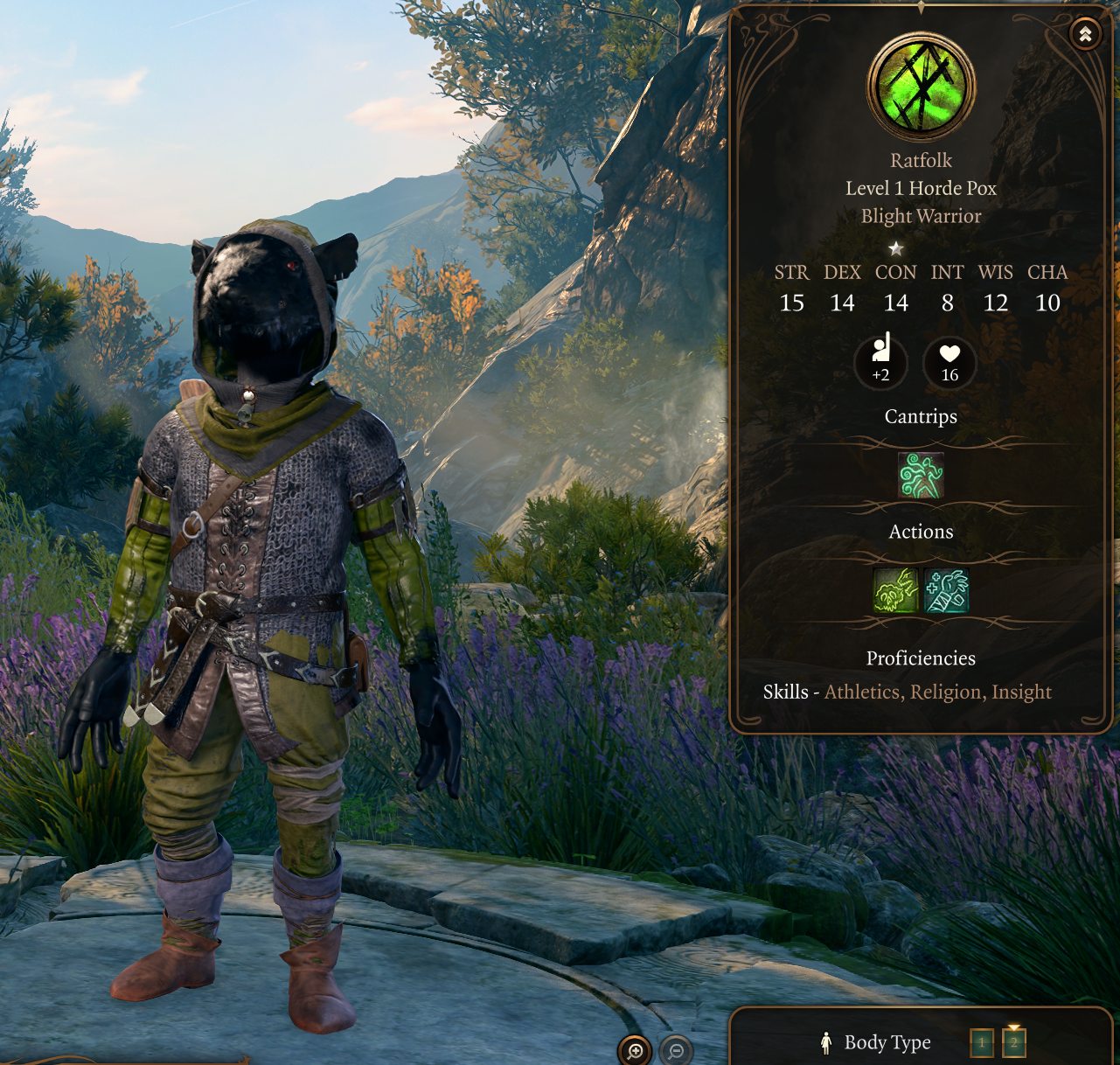This screenshot has height=1065, width=1120.
Task: Zoom out the character camera
Action: (676, 1050)
